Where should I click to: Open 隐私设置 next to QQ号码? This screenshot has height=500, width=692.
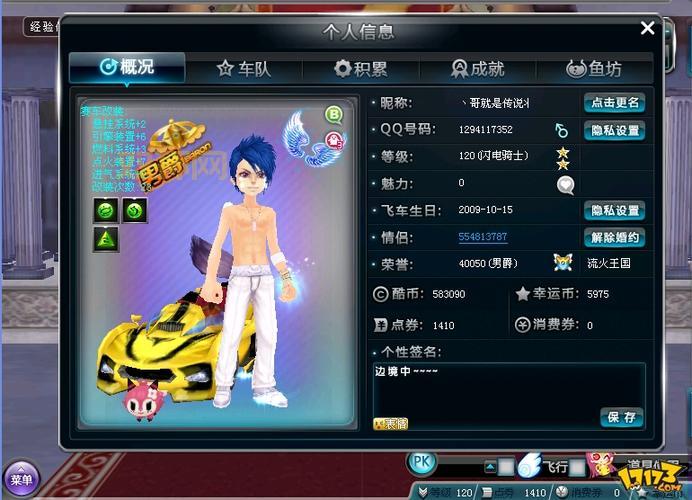614,130
